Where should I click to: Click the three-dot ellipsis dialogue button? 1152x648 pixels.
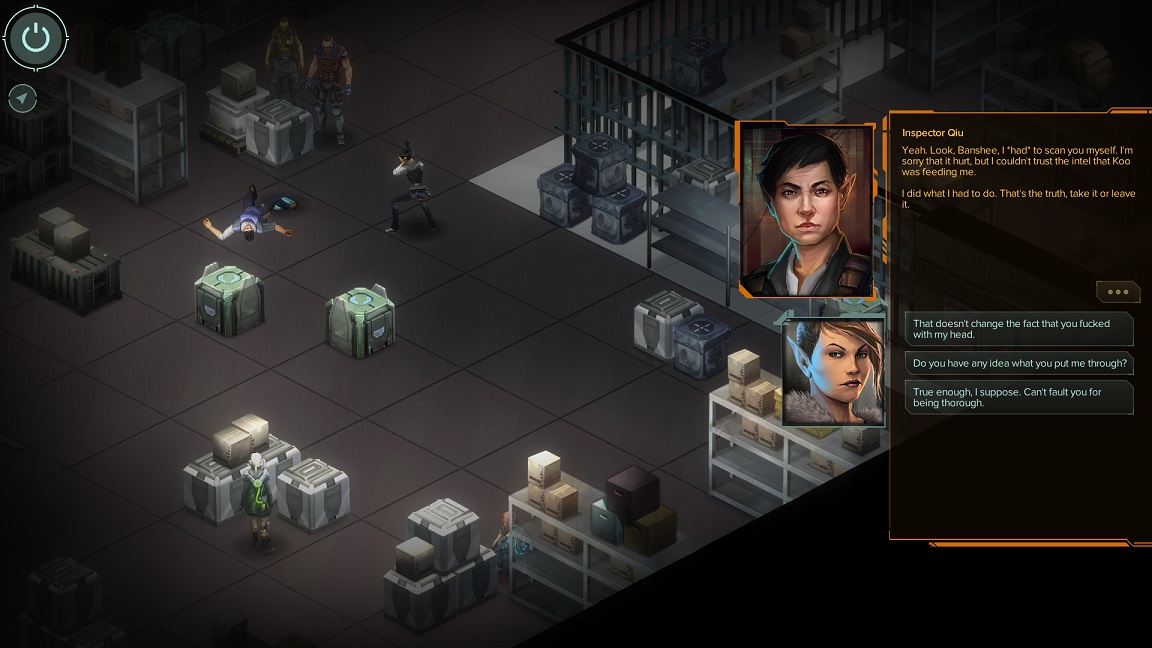[1117, 292]
